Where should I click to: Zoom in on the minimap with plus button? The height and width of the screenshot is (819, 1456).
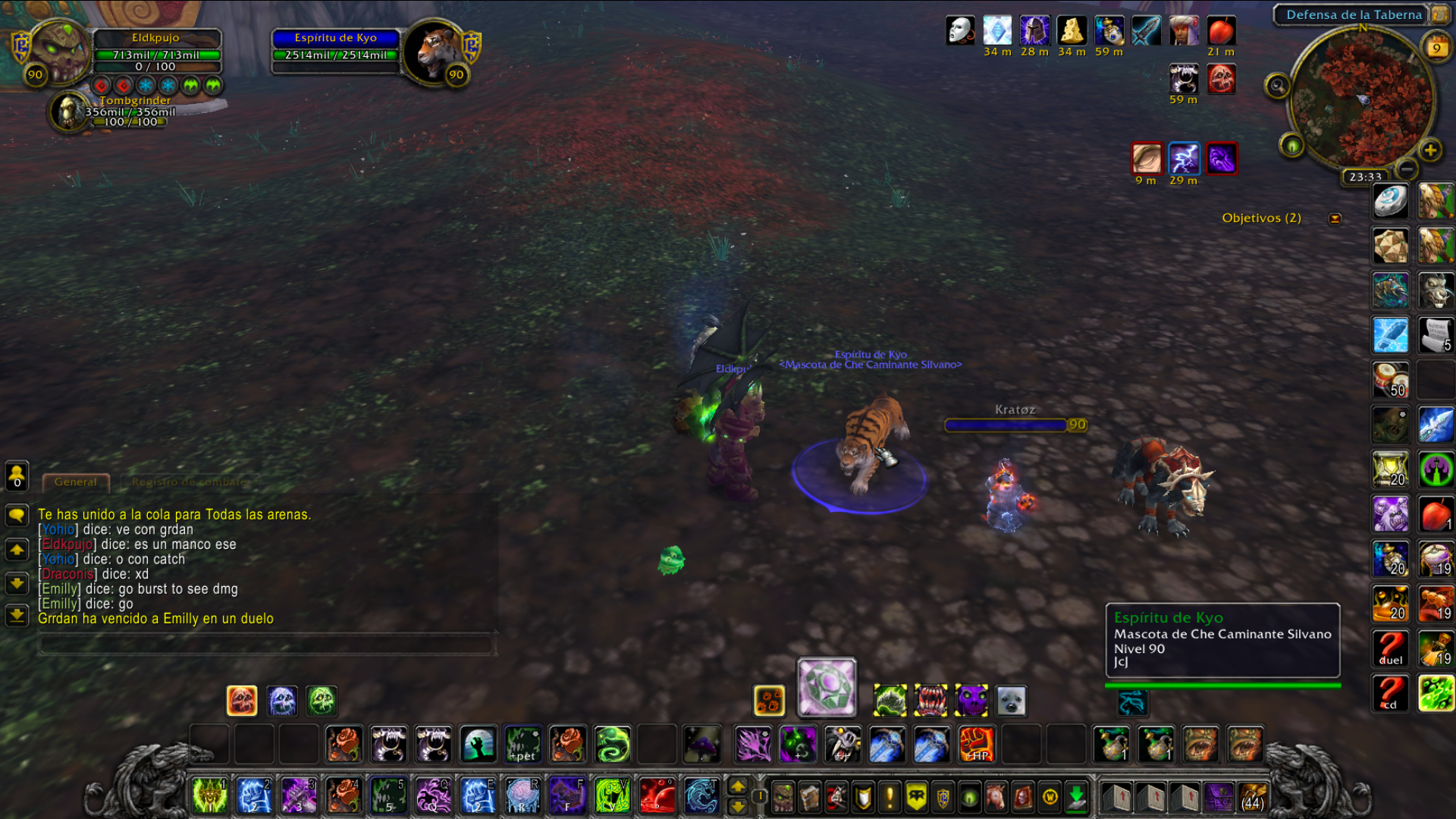point(1430,150)
